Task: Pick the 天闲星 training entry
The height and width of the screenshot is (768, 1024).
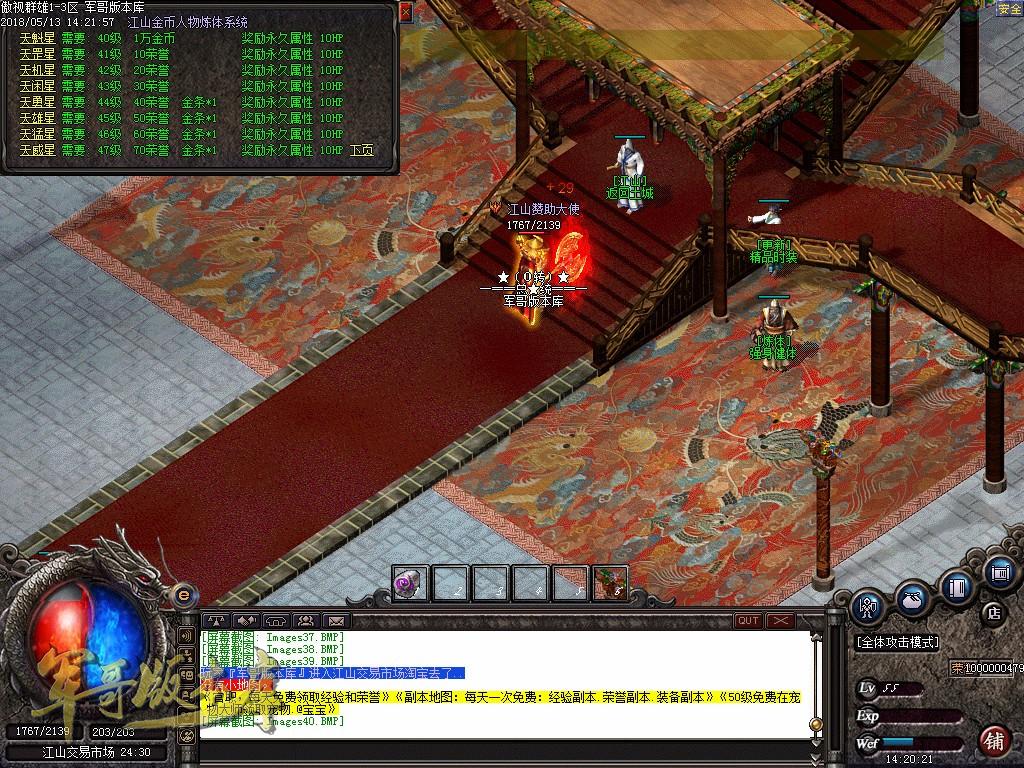Action: pyautogui.click(x=39, y=86)
